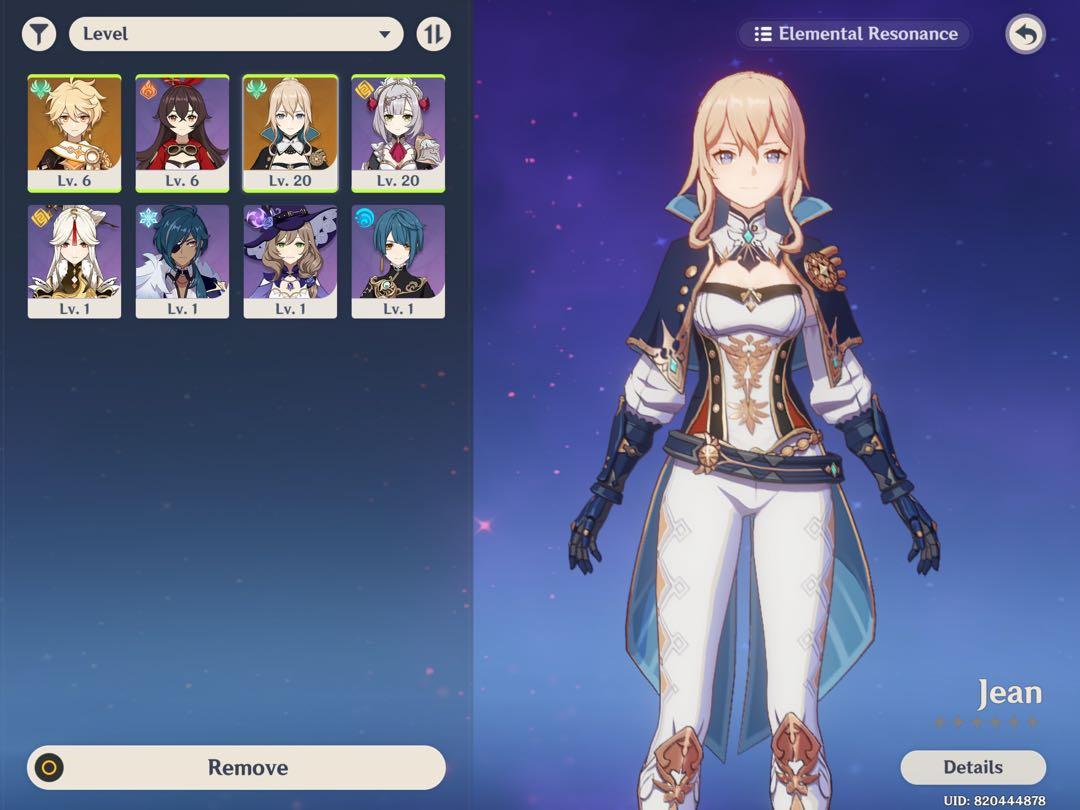Open Jean's Details page

click(x=972, y=767)
